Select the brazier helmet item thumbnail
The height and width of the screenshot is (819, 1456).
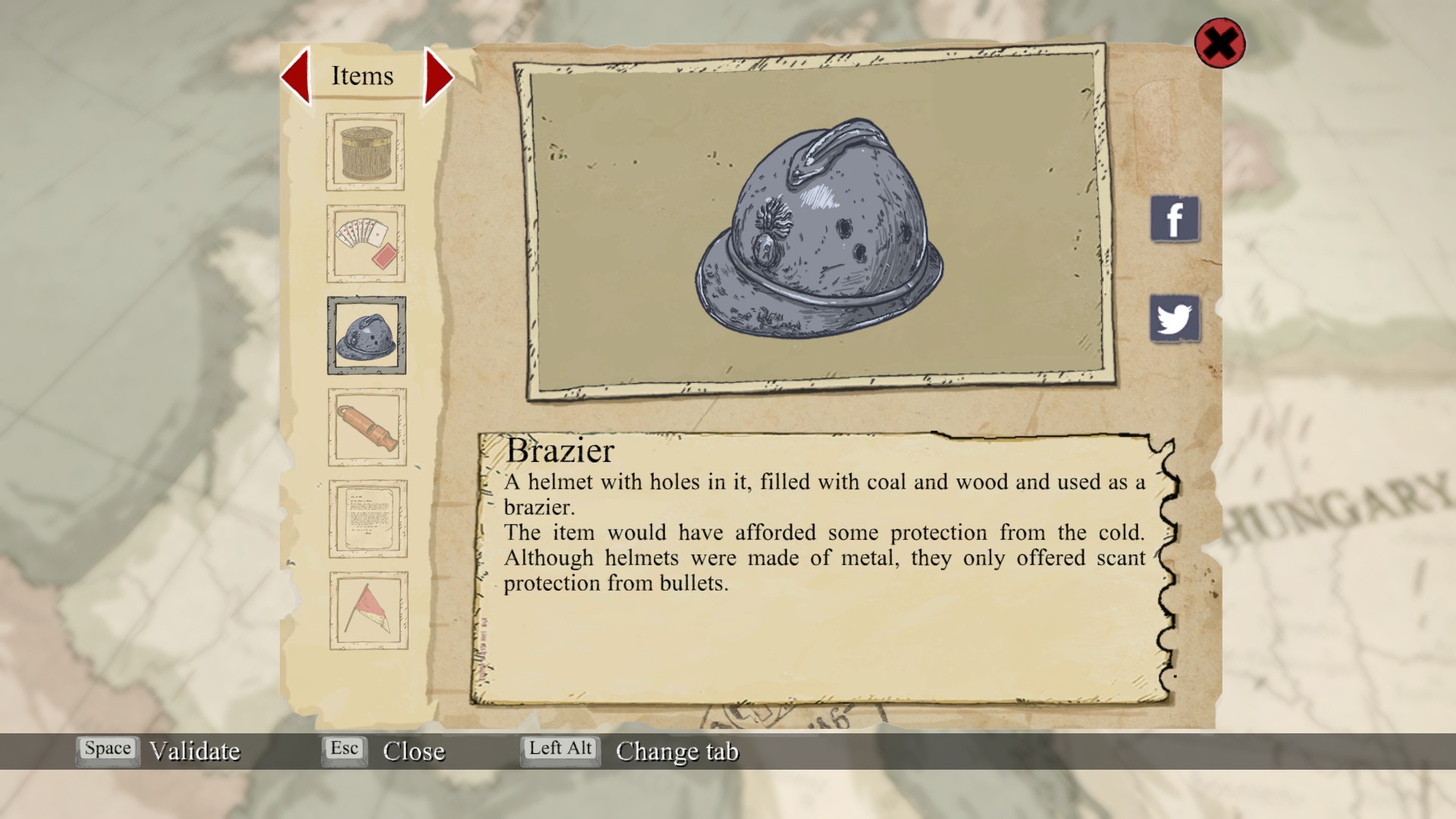pyautogui.click(x=367, y=335)
